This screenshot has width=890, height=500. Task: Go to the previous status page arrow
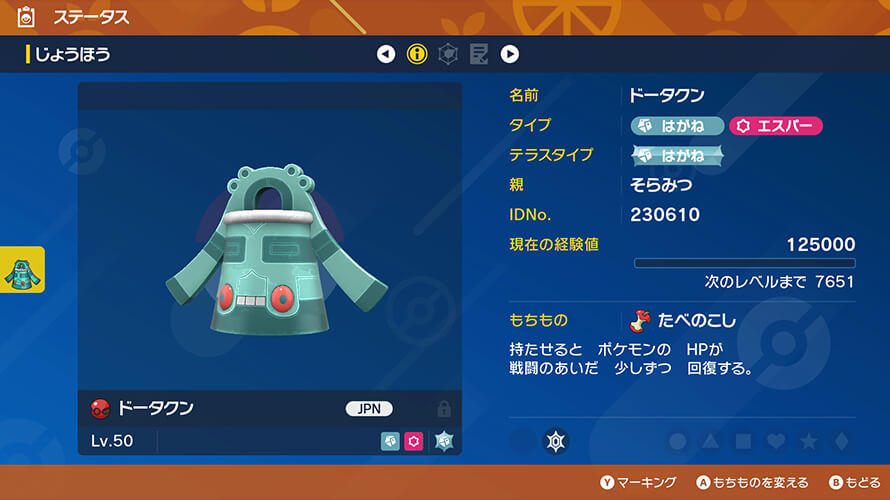(x=386, y=54)
